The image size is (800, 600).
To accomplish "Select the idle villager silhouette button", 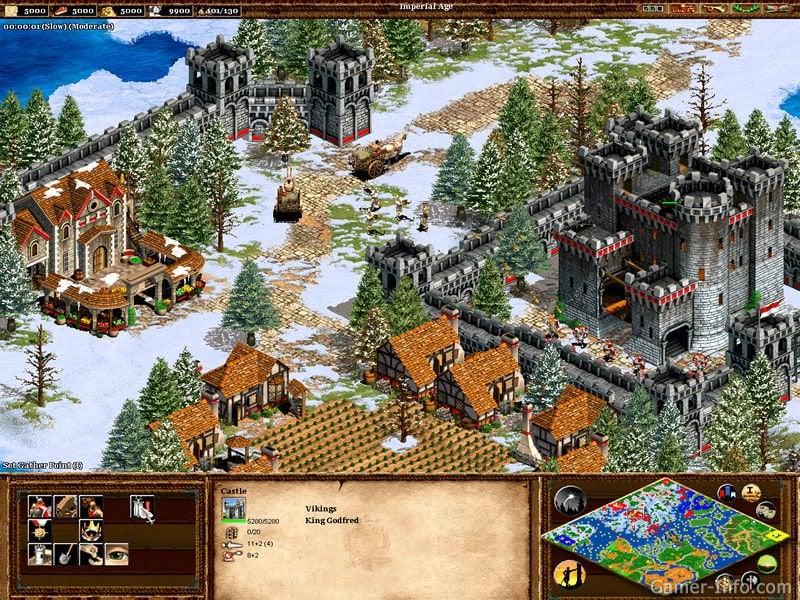I will click(x=567, y=573).
